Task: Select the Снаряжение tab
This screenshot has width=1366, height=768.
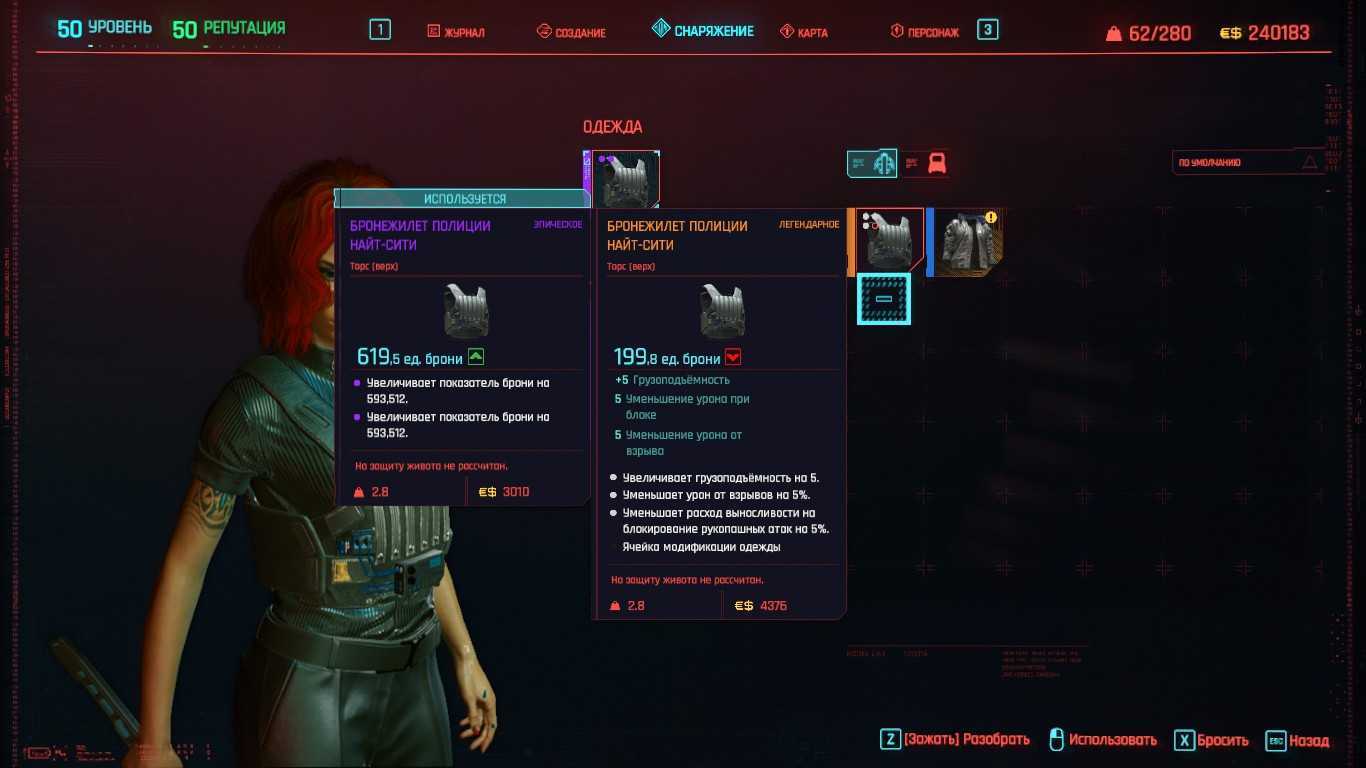Action: click(703, 31)
